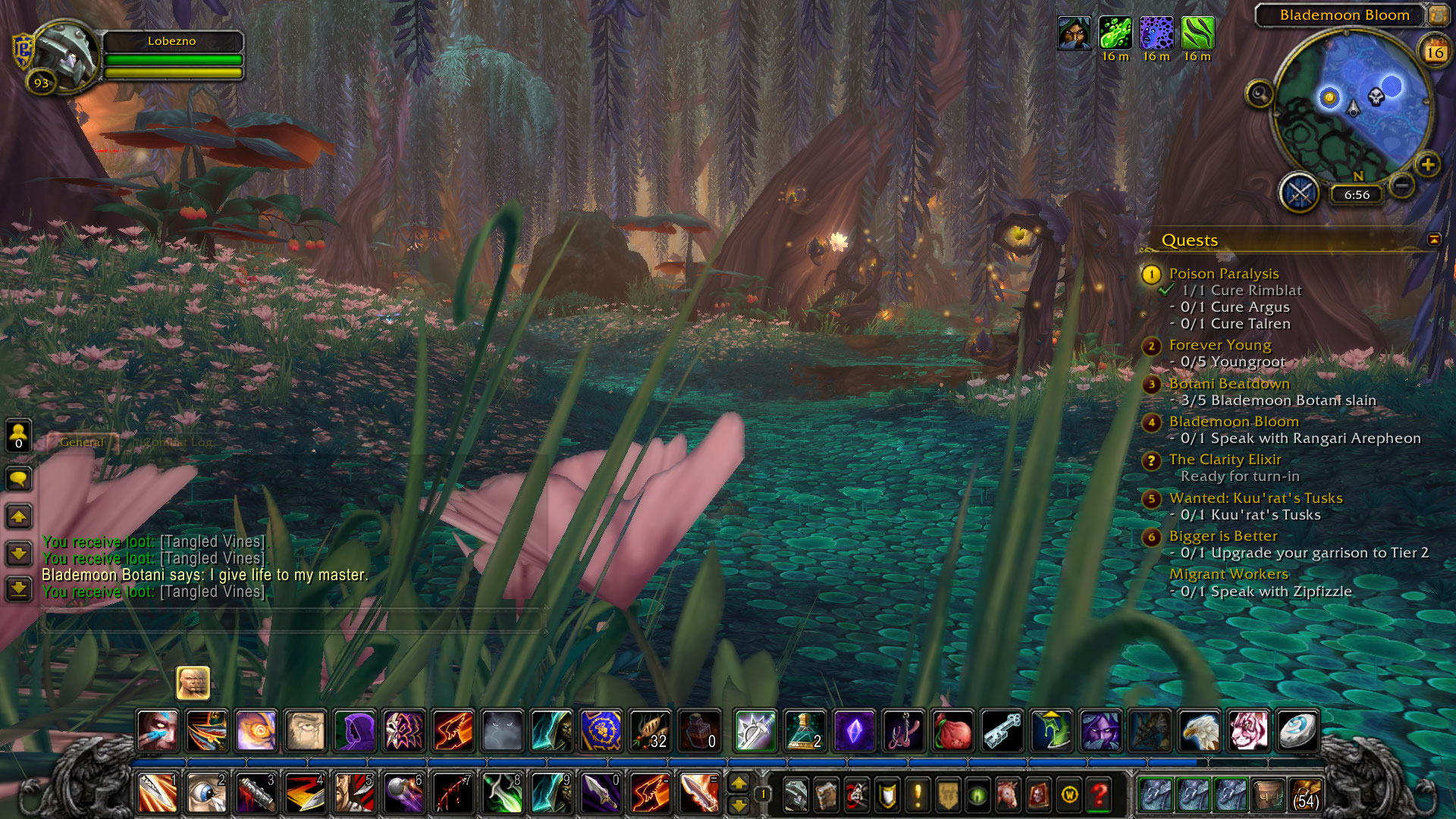Summon the white eagle mount
Viewport: 1456px width, 819px height.
[x=1200, y=731]
